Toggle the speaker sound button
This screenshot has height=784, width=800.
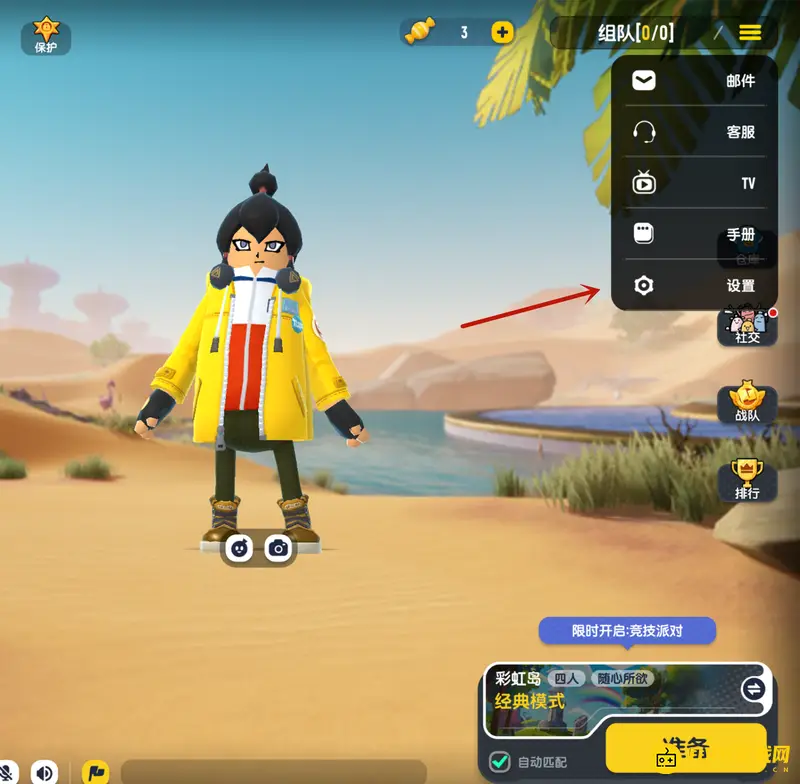43,772
